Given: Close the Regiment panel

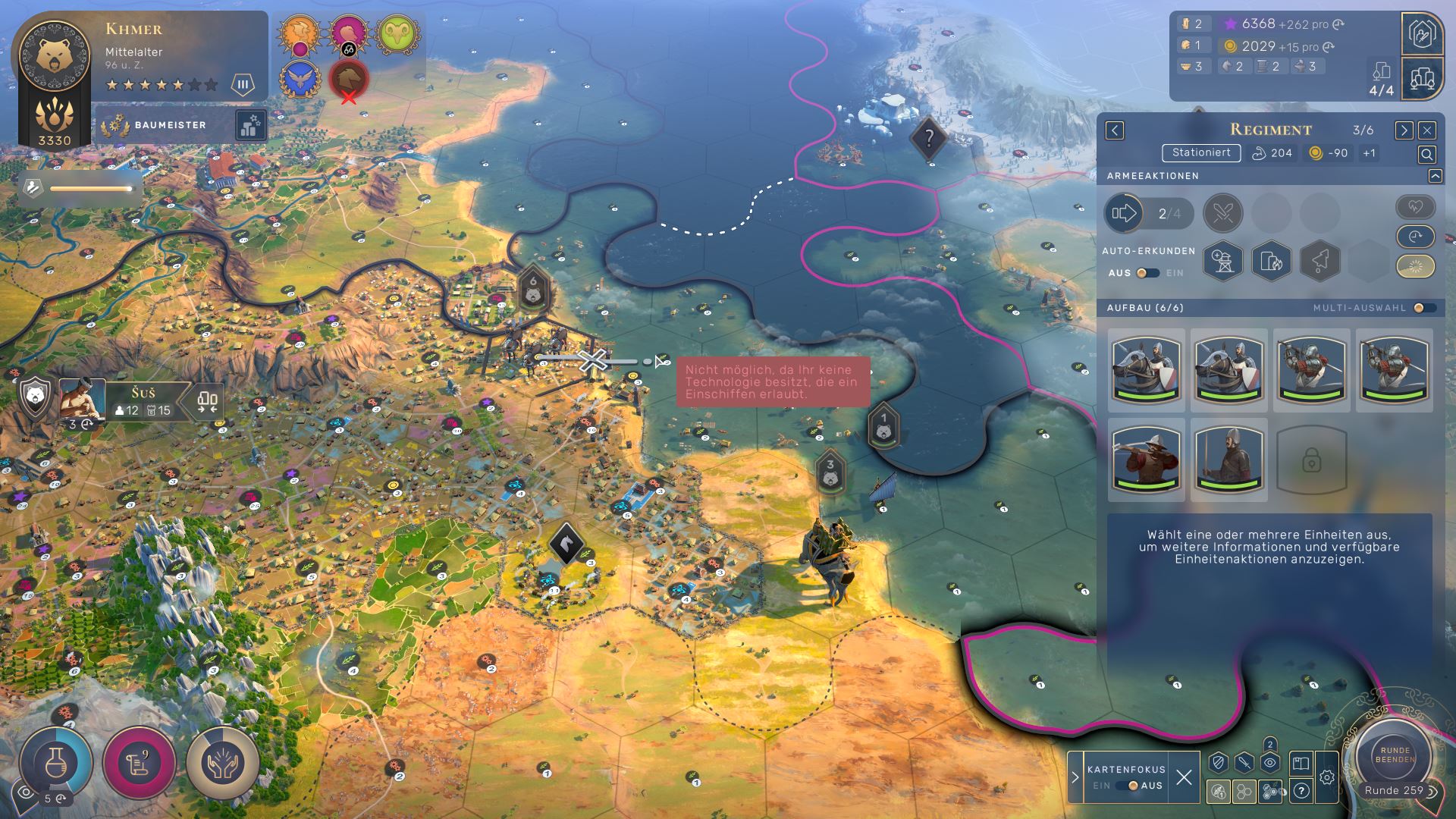Looking at the screenshot, I should (1426, 130).
